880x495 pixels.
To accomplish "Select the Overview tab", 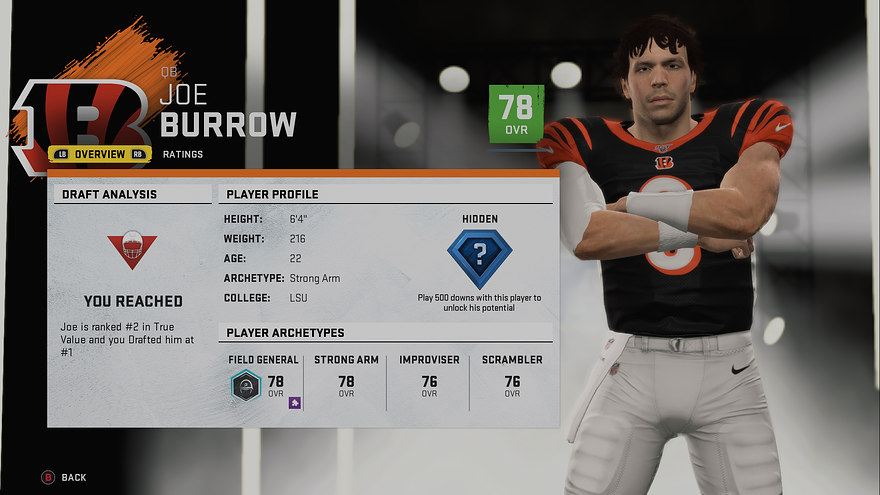I will coord(99,154).
